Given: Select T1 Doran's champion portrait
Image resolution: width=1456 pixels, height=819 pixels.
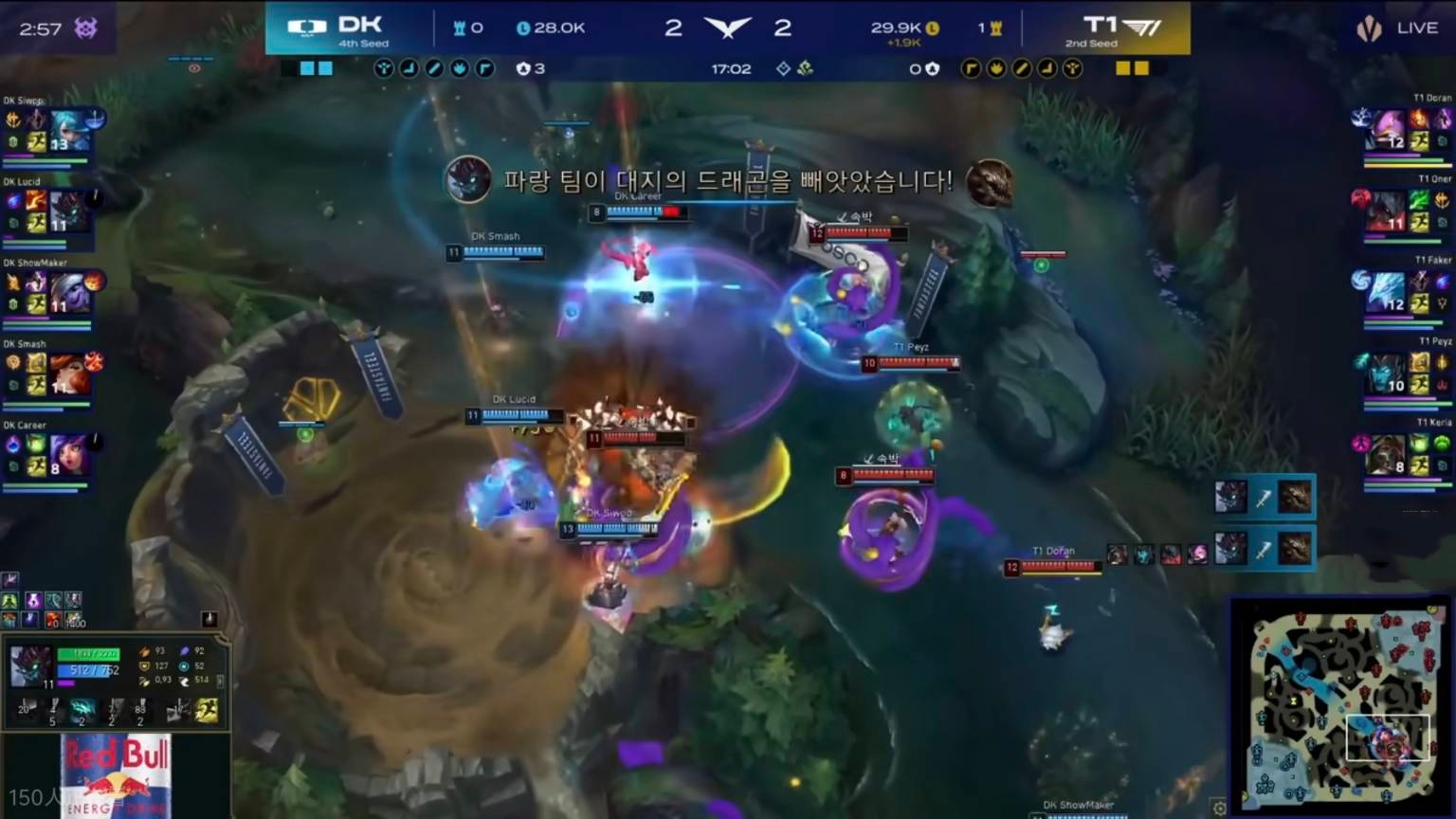Looking at the screenshot, I should 1387,130.
